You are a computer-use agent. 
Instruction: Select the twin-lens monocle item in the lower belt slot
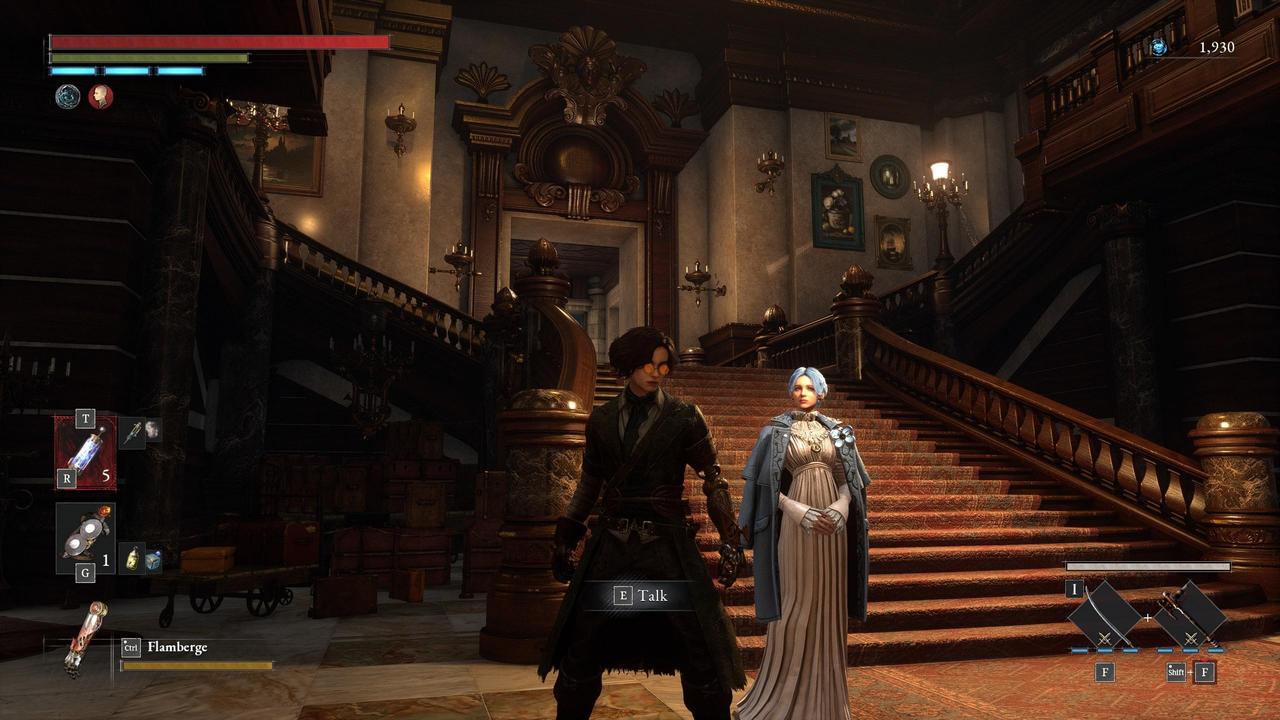(x=85, y=539)
